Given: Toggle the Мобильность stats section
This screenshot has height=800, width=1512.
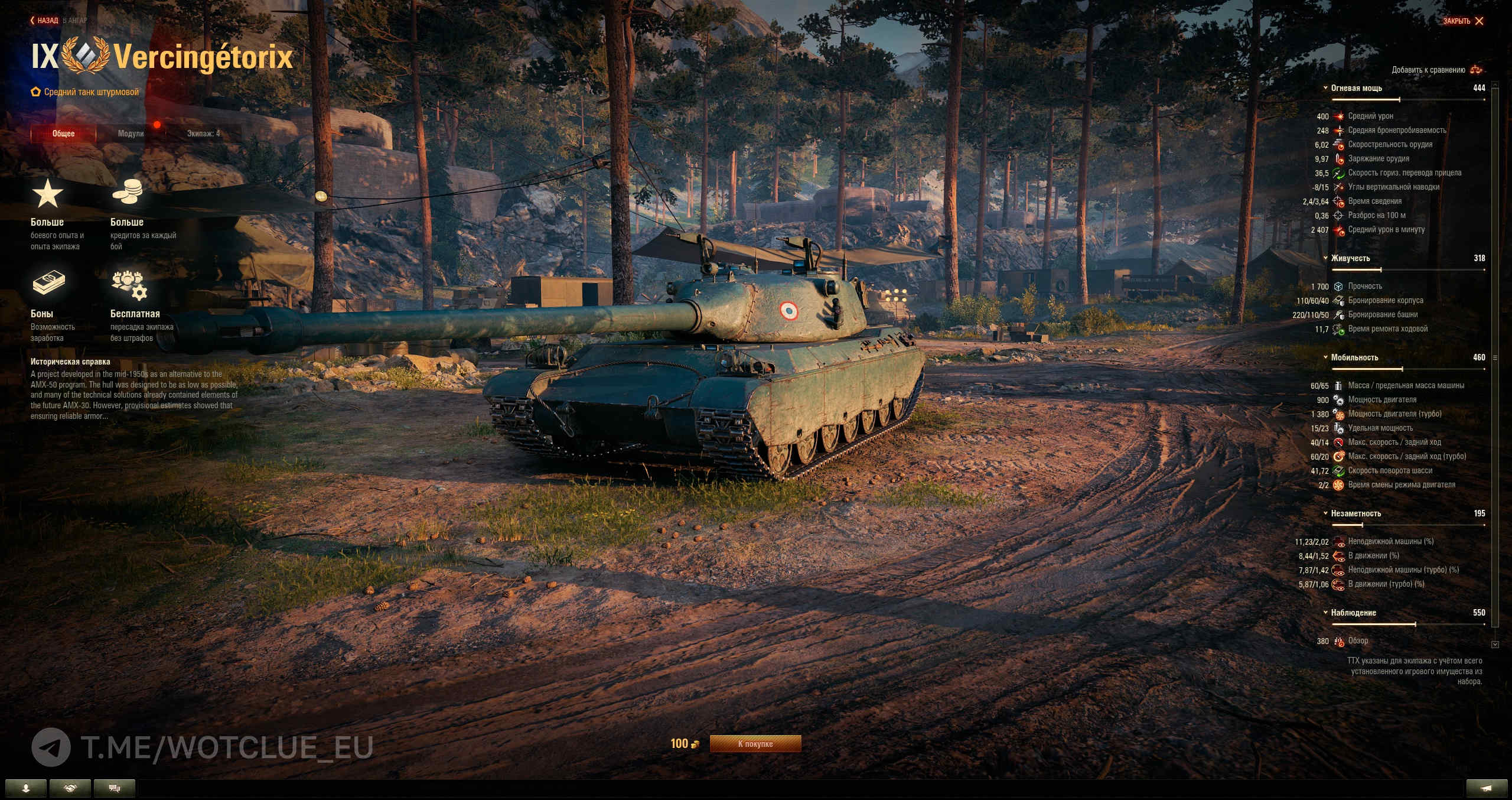Looking at the screenshot, I should pyautogui.click(x=1354, y=357).
